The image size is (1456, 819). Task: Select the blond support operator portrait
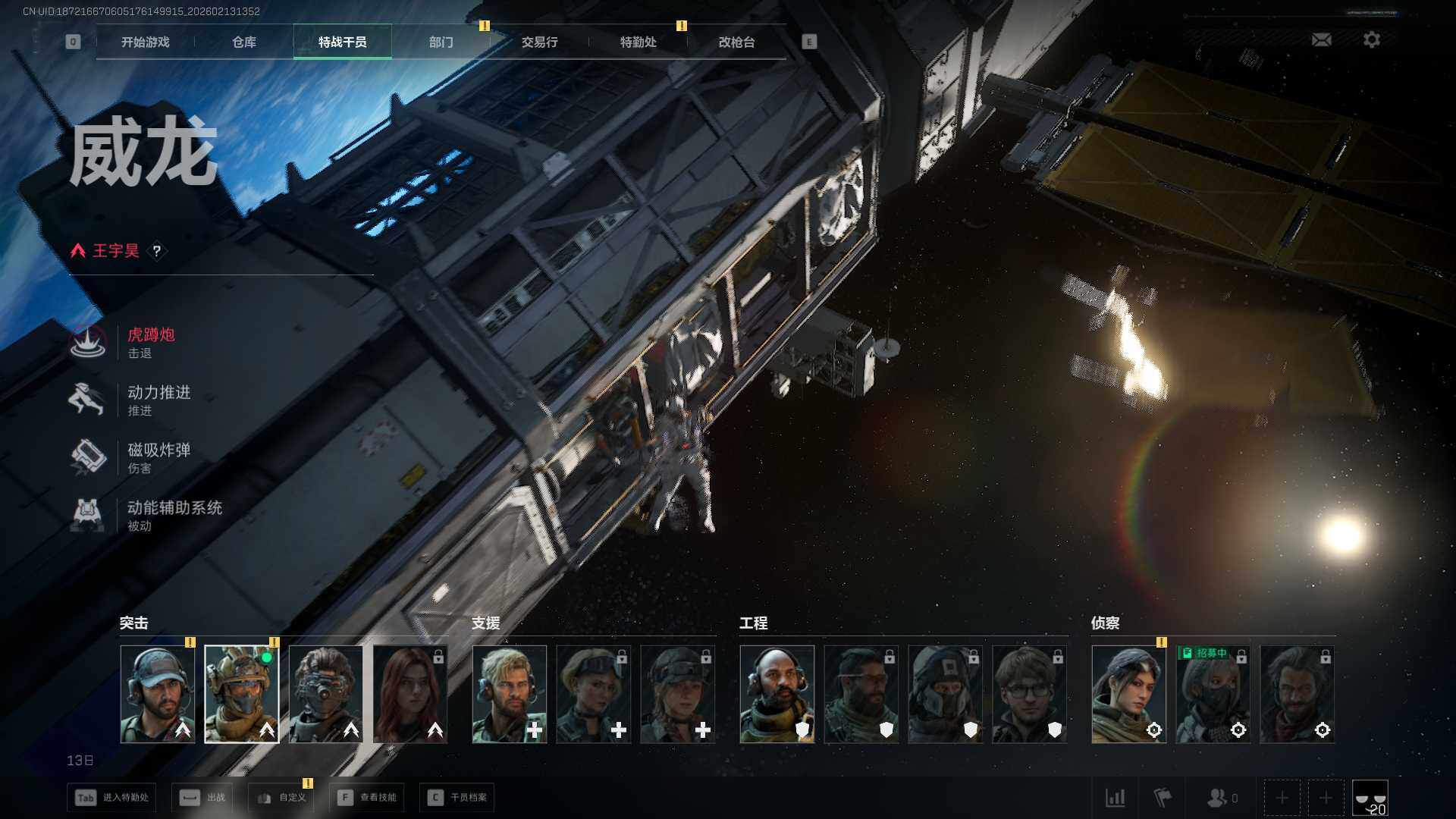click(510, 694)
